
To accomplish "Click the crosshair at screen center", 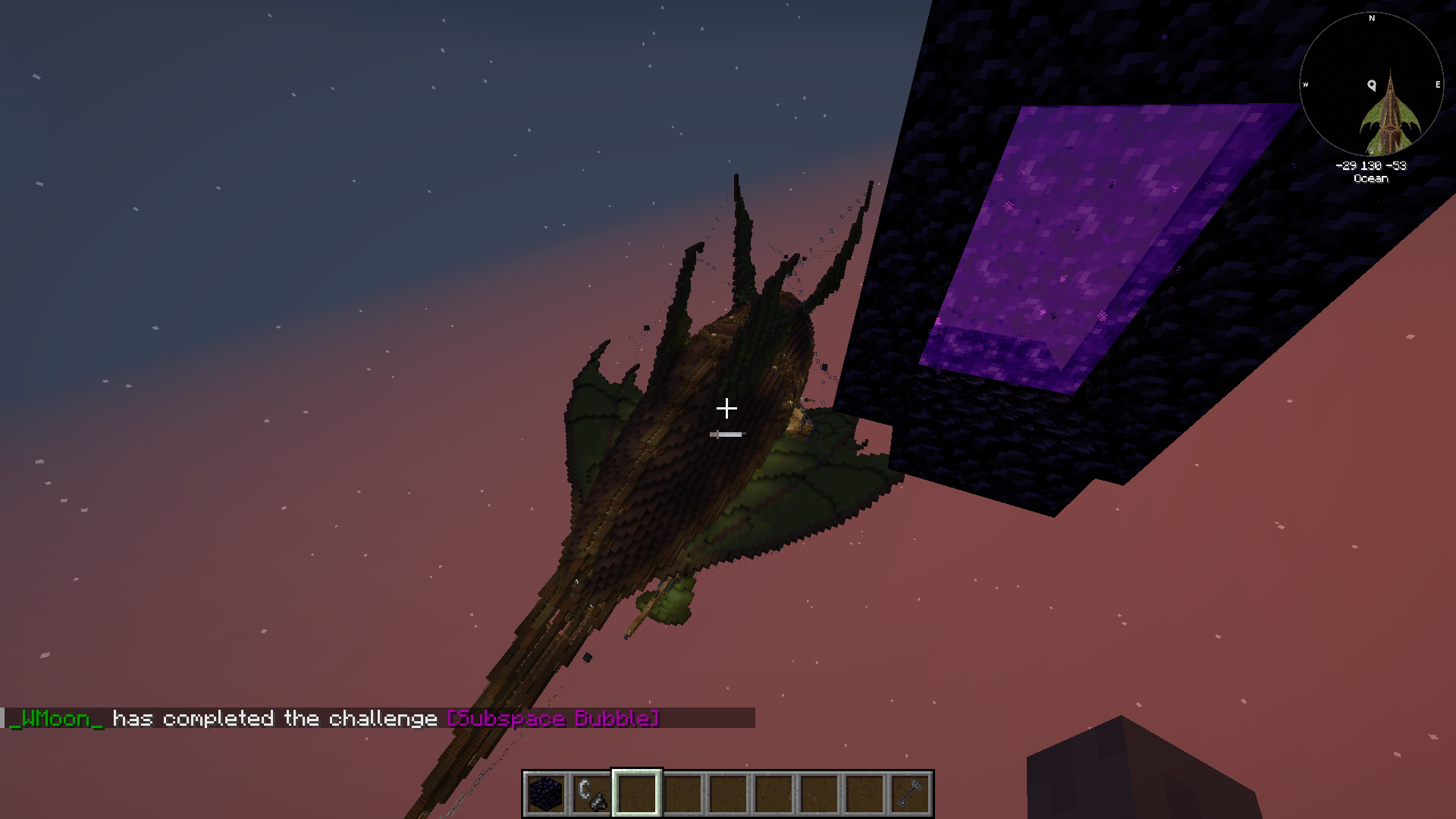I will pos(728,408).
